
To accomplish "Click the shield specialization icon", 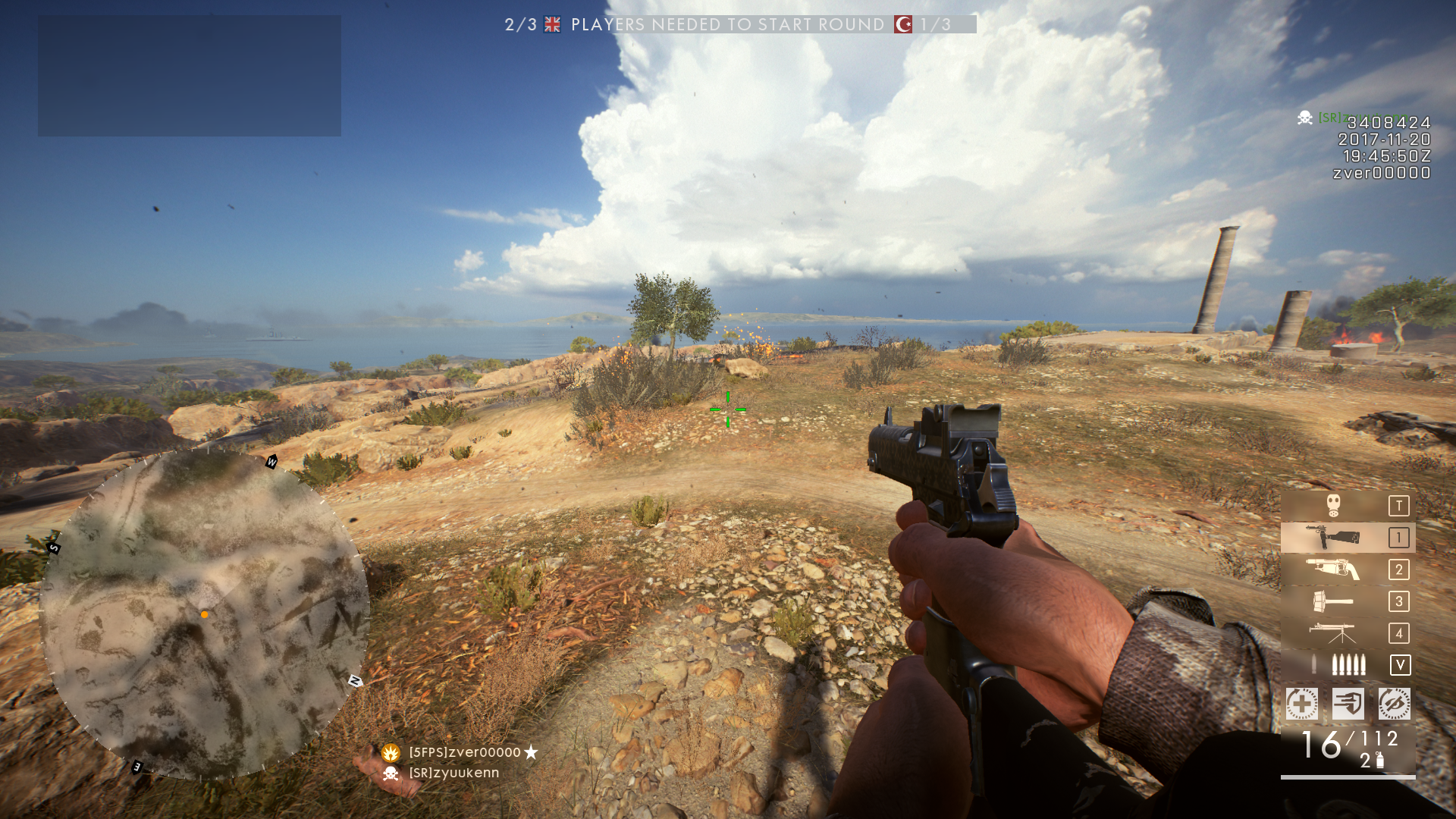I will [x=1348, y=704].
